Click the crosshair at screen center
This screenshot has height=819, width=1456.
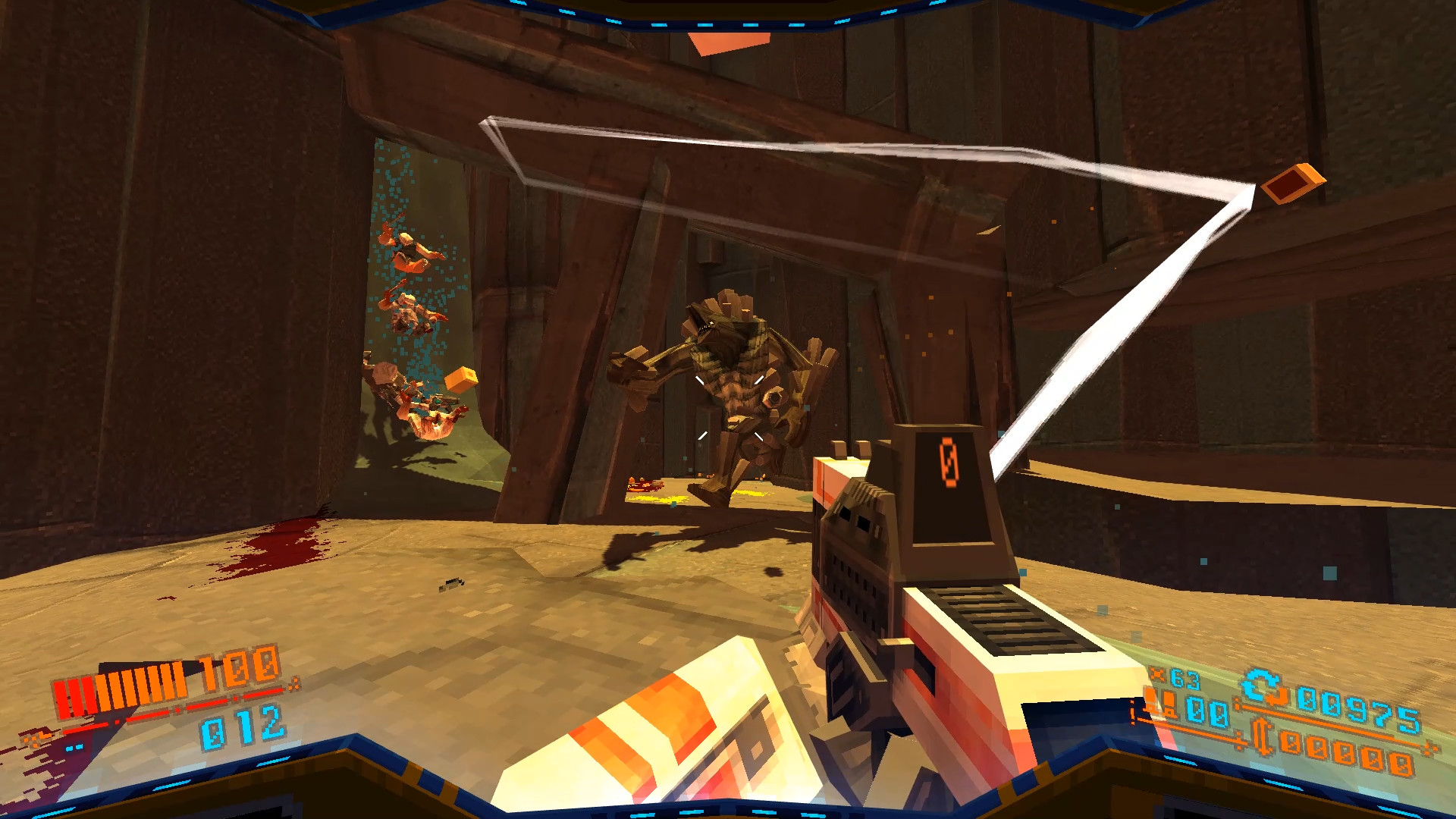click(x=728, y=409)
